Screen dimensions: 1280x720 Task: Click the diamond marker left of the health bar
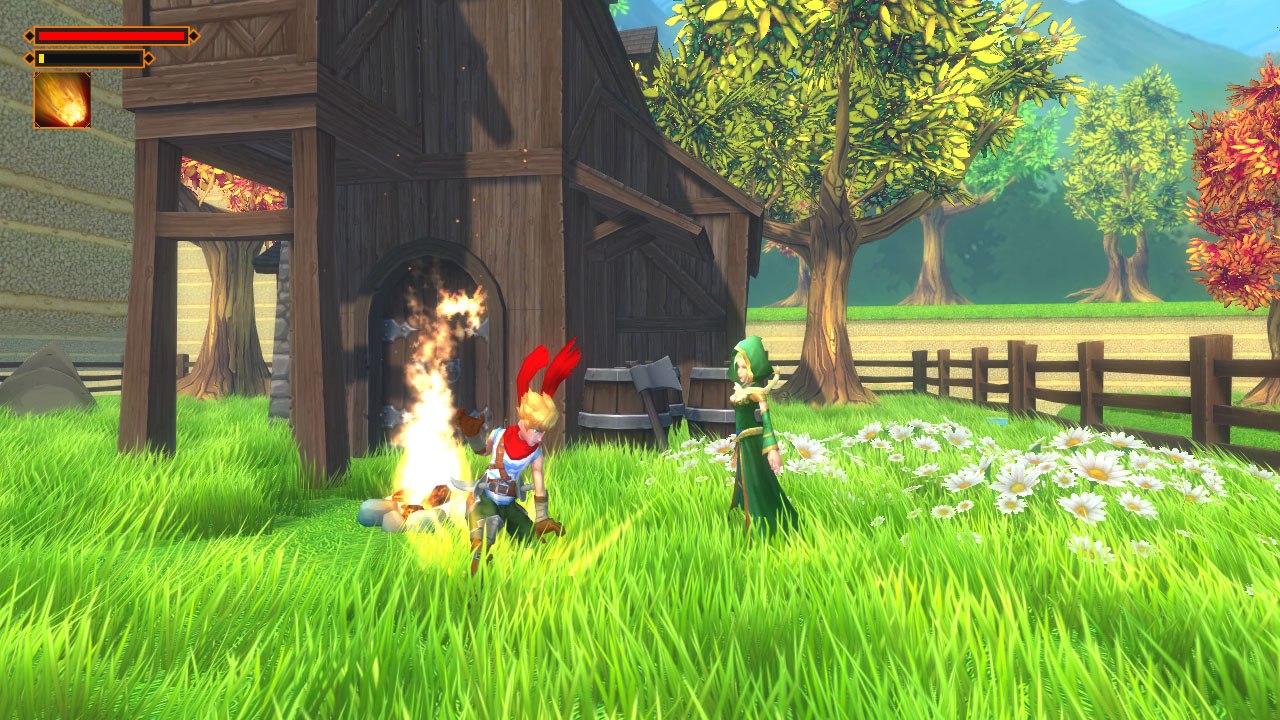coord(30,35)
